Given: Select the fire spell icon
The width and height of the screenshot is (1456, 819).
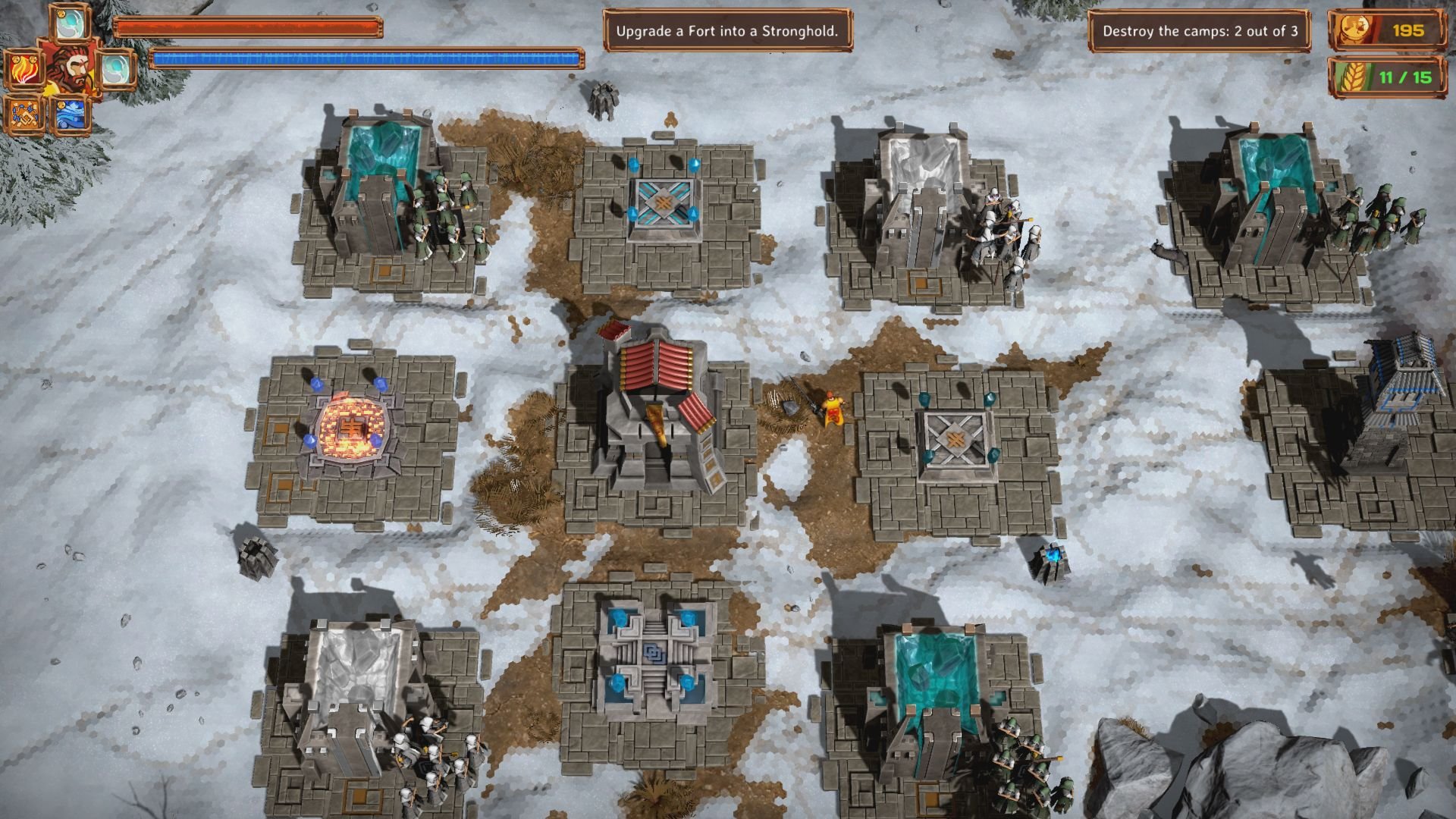Looking at the screenshot, I should [x=24, y=70].
